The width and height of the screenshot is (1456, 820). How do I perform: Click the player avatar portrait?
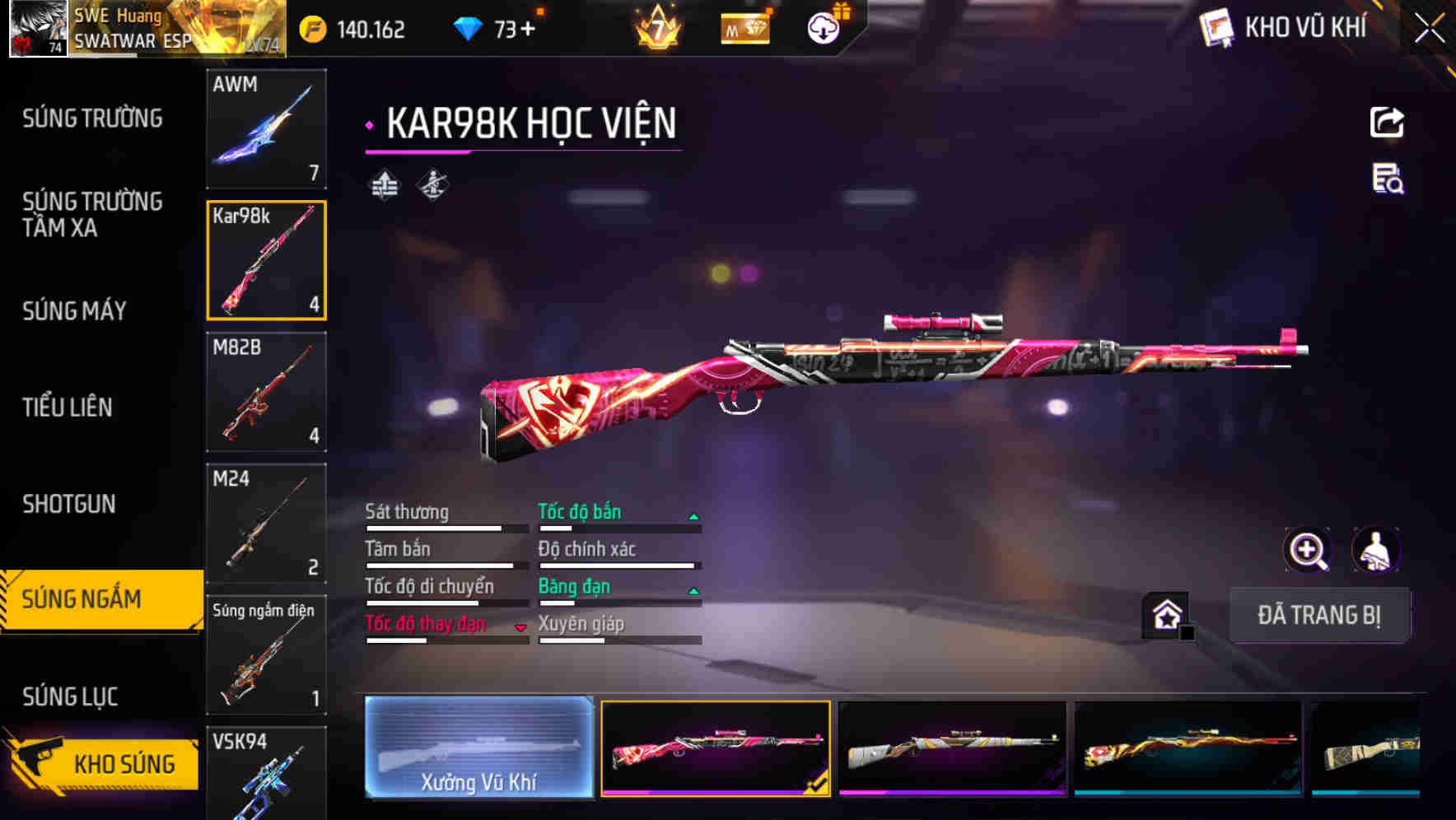(37, 29)
